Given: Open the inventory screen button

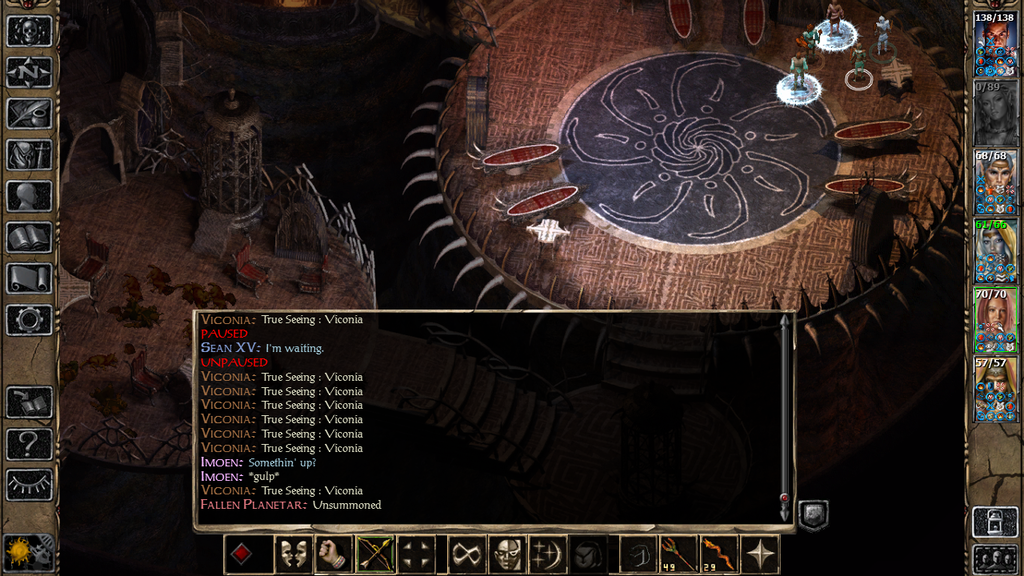Looking at the screenshot, I should (x=29, y=154).
